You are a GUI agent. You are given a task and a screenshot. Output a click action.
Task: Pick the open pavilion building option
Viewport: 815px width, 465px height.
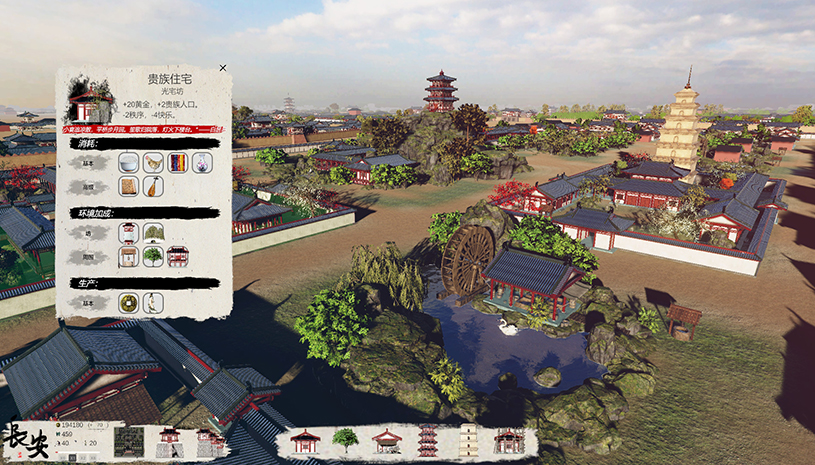click(x=387, y=440)
